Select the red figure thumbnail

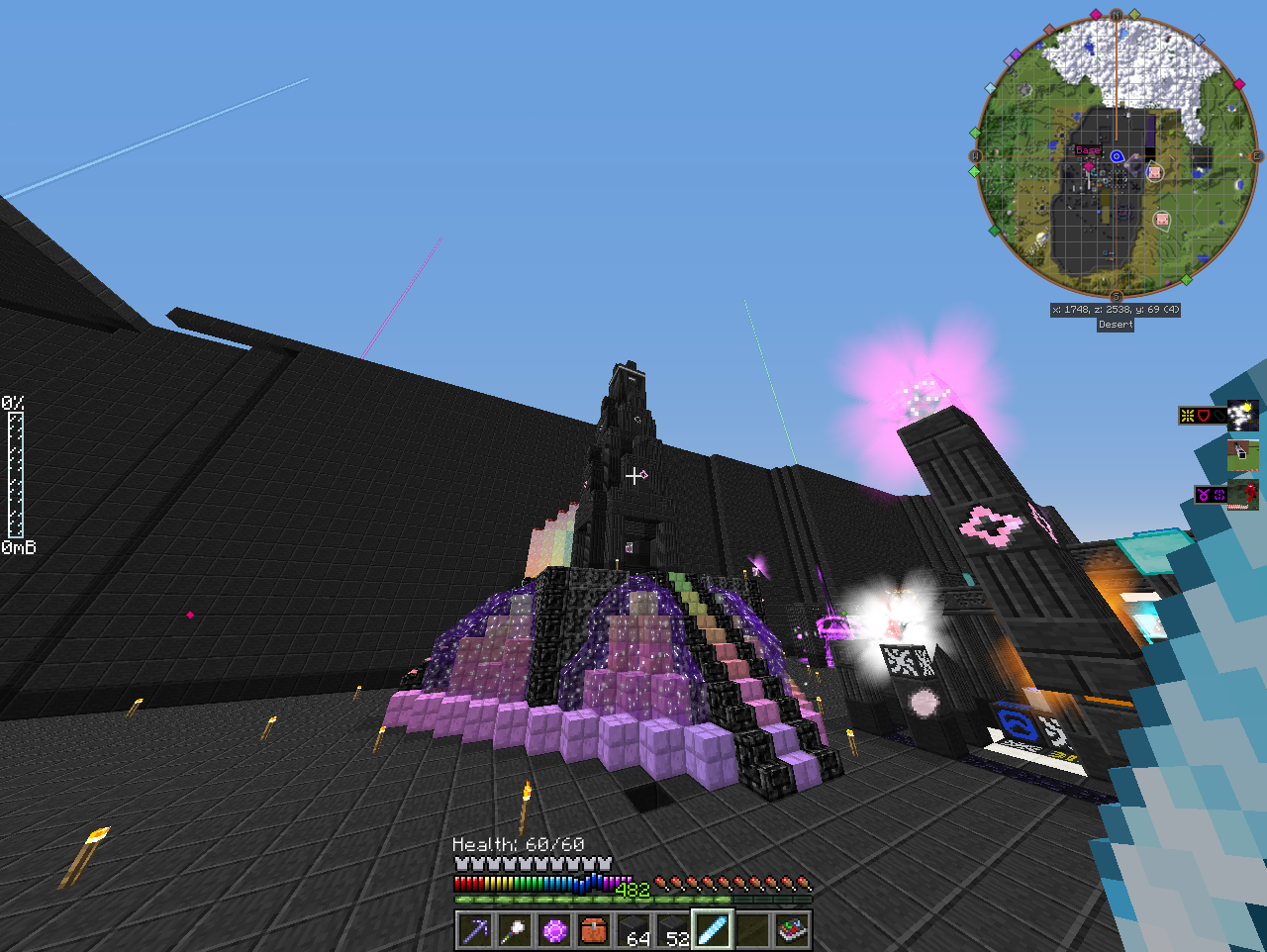[x=1243, y=494]
